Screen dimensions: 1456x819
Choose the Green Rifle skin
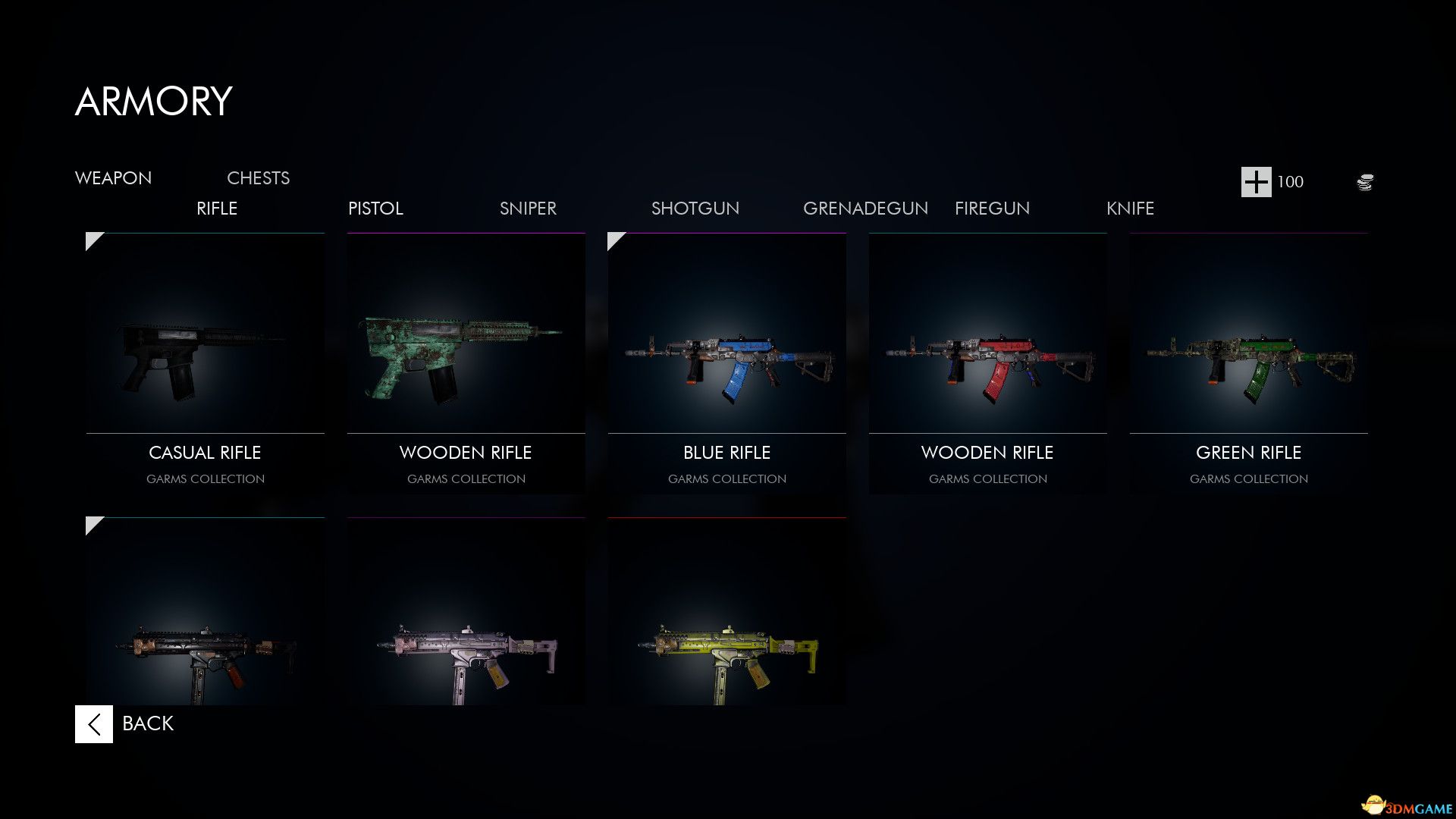coord(1248,364)
